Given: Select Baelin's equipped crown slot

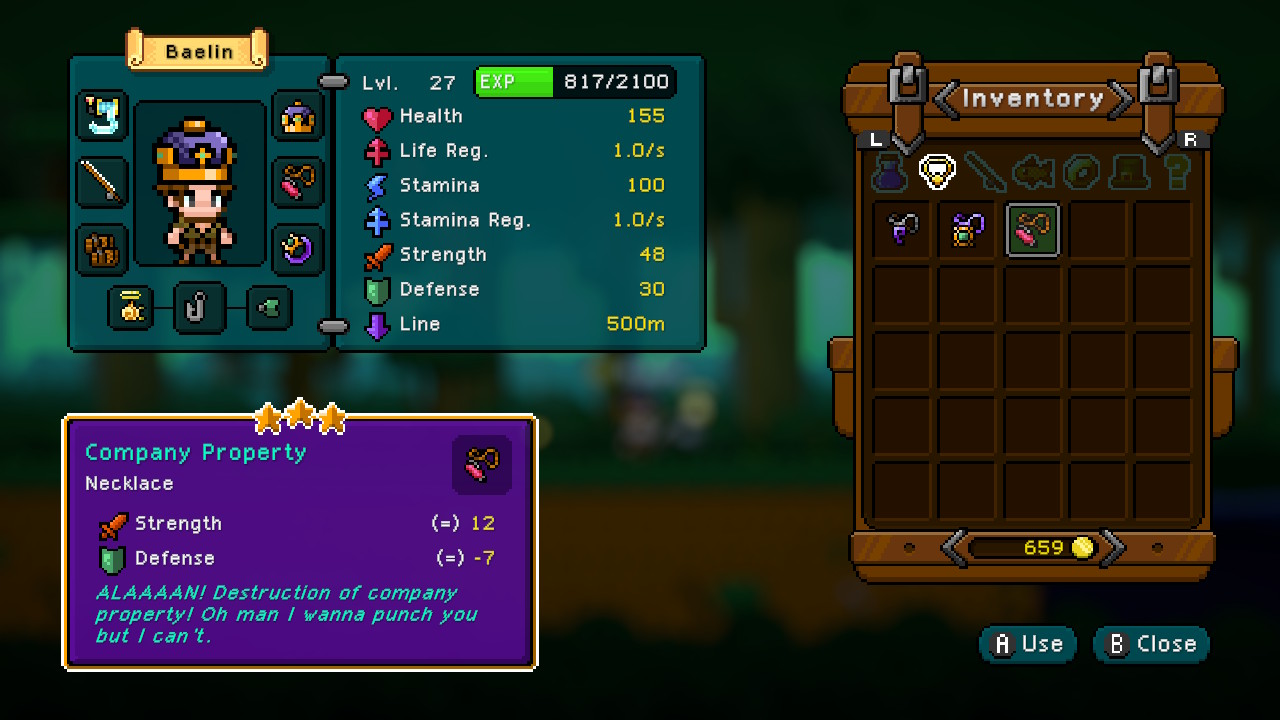Looking at the screenshot, I should point(298,118).
